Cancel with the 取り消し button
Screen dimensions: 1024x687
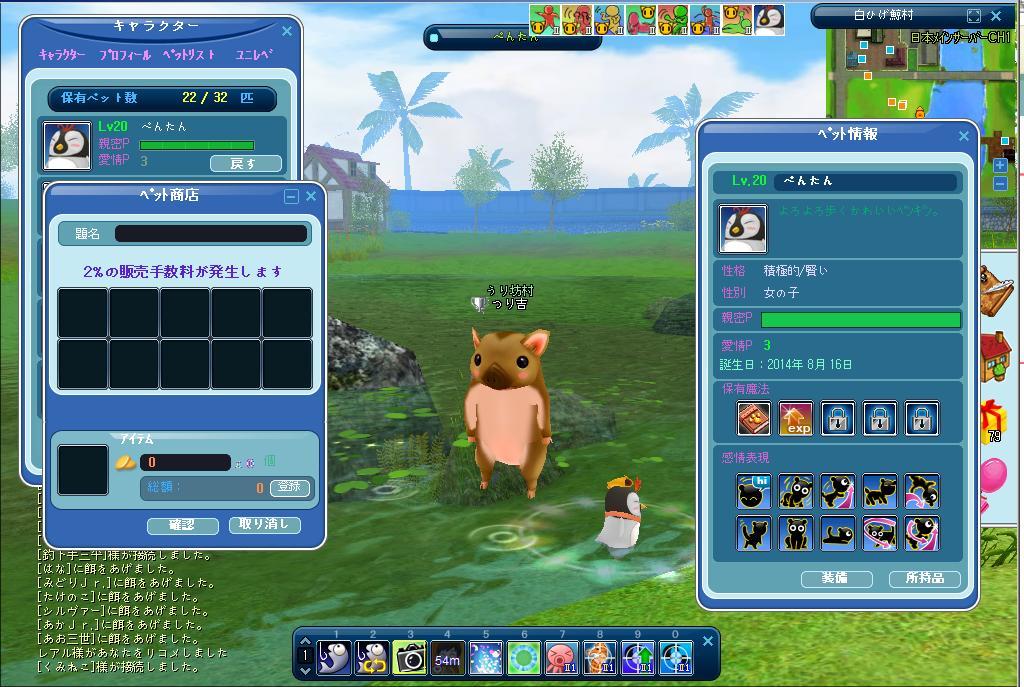pos(264,524)
